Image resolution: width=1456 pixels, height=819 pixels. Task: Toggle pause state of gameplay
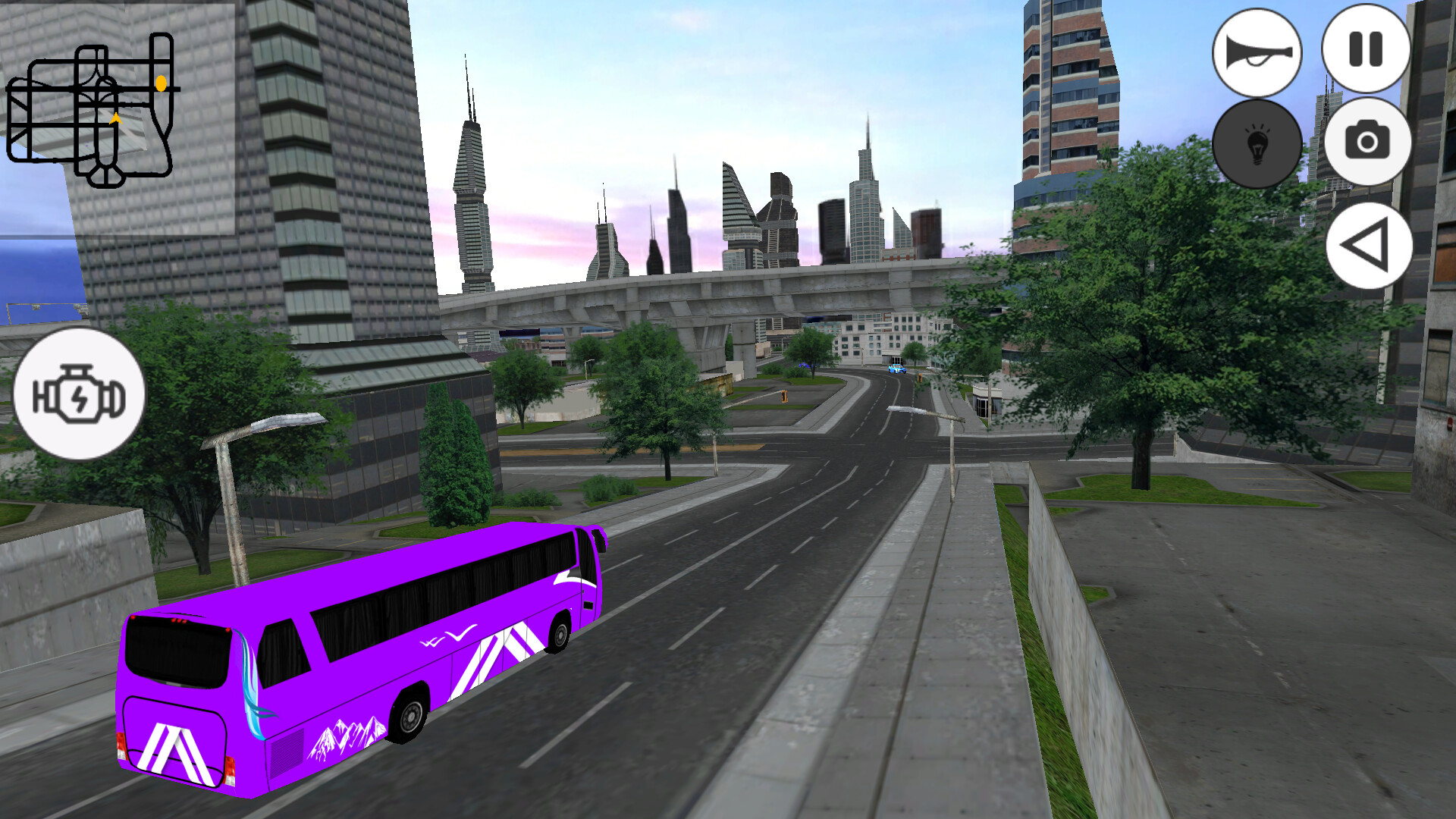[1363, 49]
